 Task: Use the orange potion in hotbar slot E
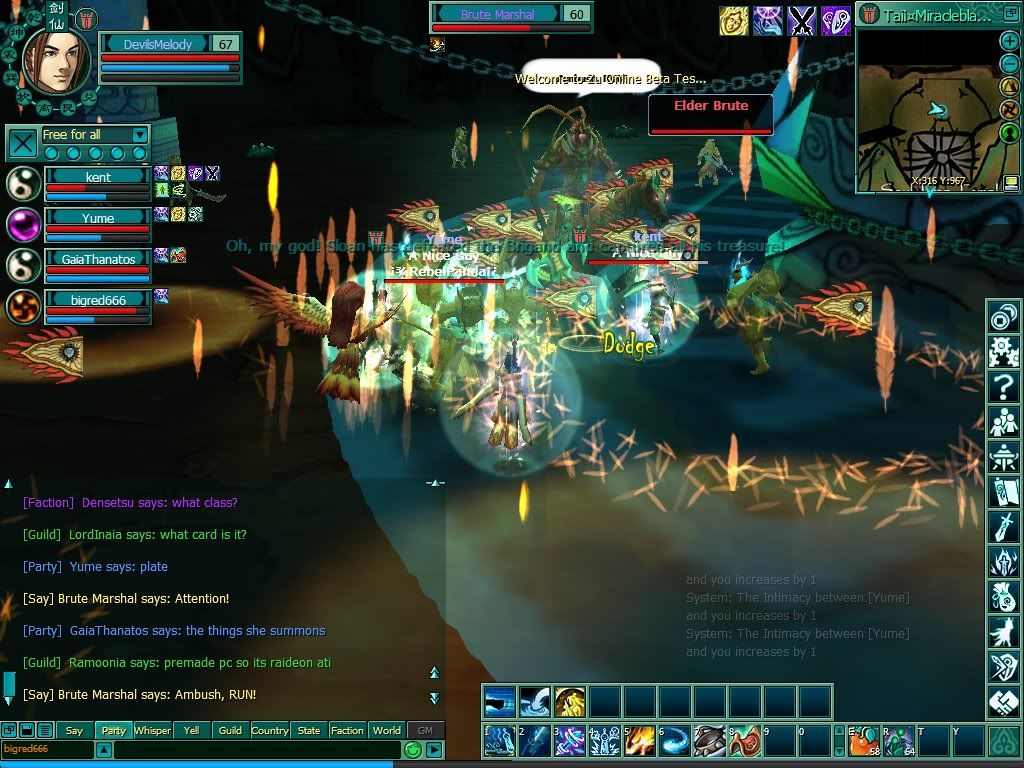pyautogui.click(x=865, y=742)
